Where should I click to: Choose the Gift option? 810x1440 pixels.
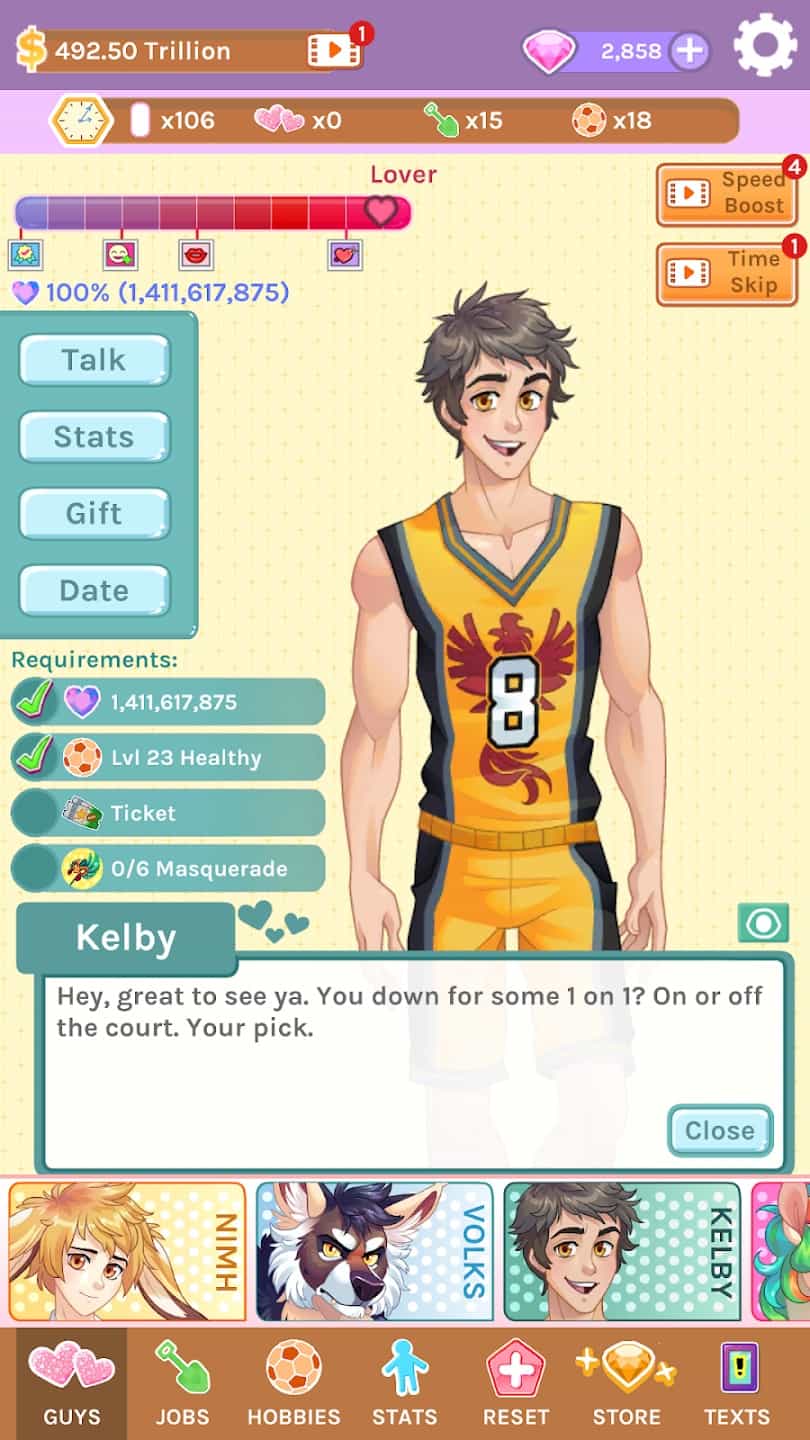click(94, 514)
